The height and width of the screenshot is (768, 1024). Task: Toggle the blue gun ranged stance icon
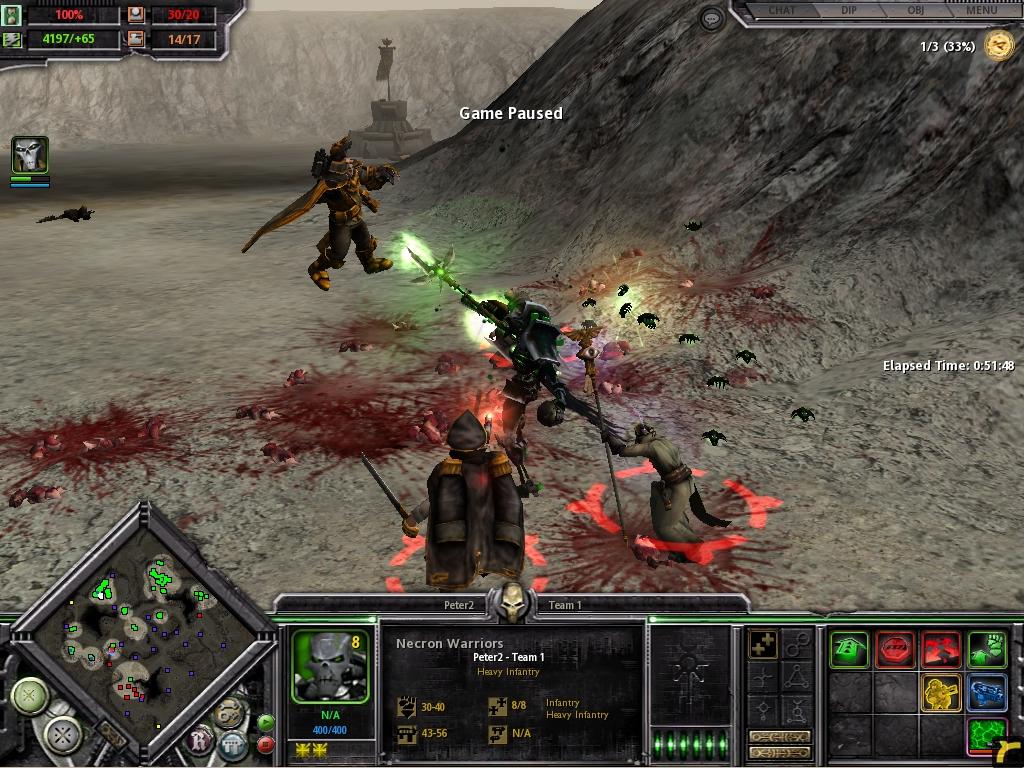tap(986, 693)
